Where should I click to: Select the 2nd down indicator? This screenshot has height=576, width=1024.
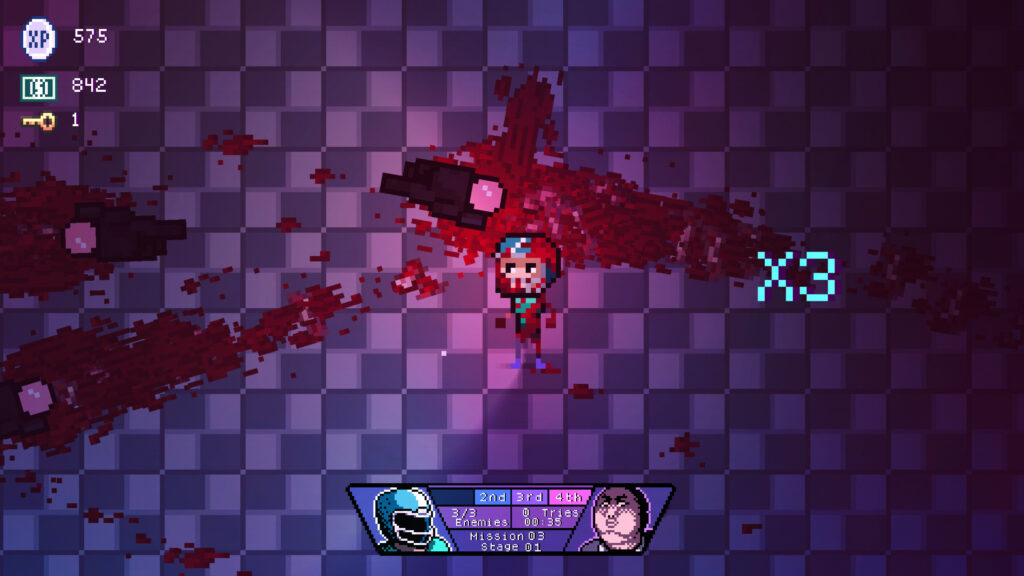click(x=492, y=497)
